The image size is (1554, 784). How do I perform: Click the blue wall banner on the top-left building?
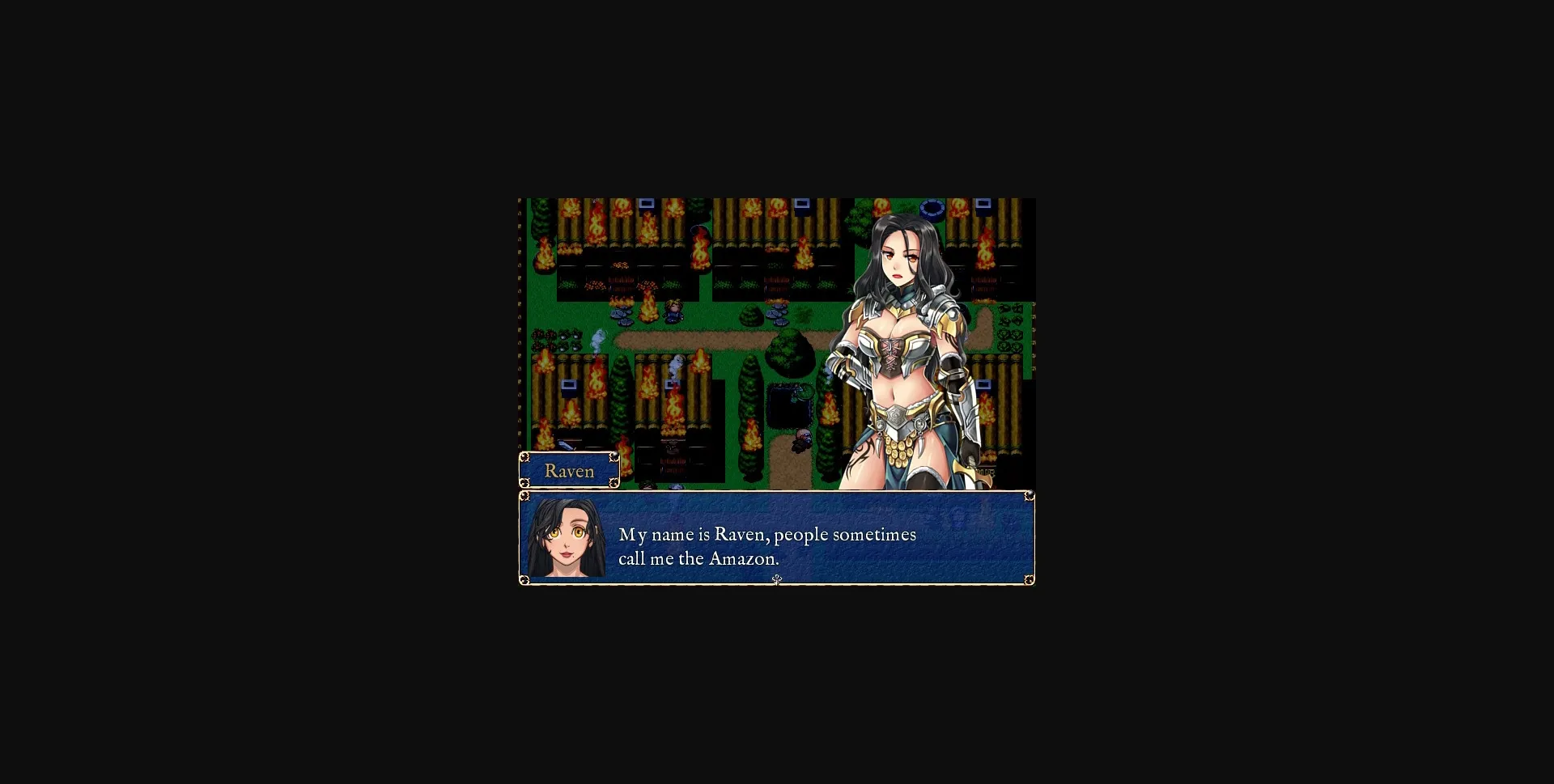pos(647,204)
